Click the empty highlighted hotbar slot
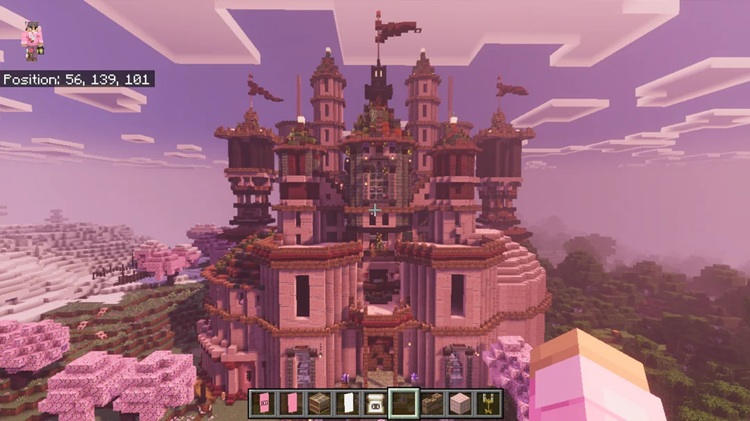The image size is (750, 421). point(404,404)
